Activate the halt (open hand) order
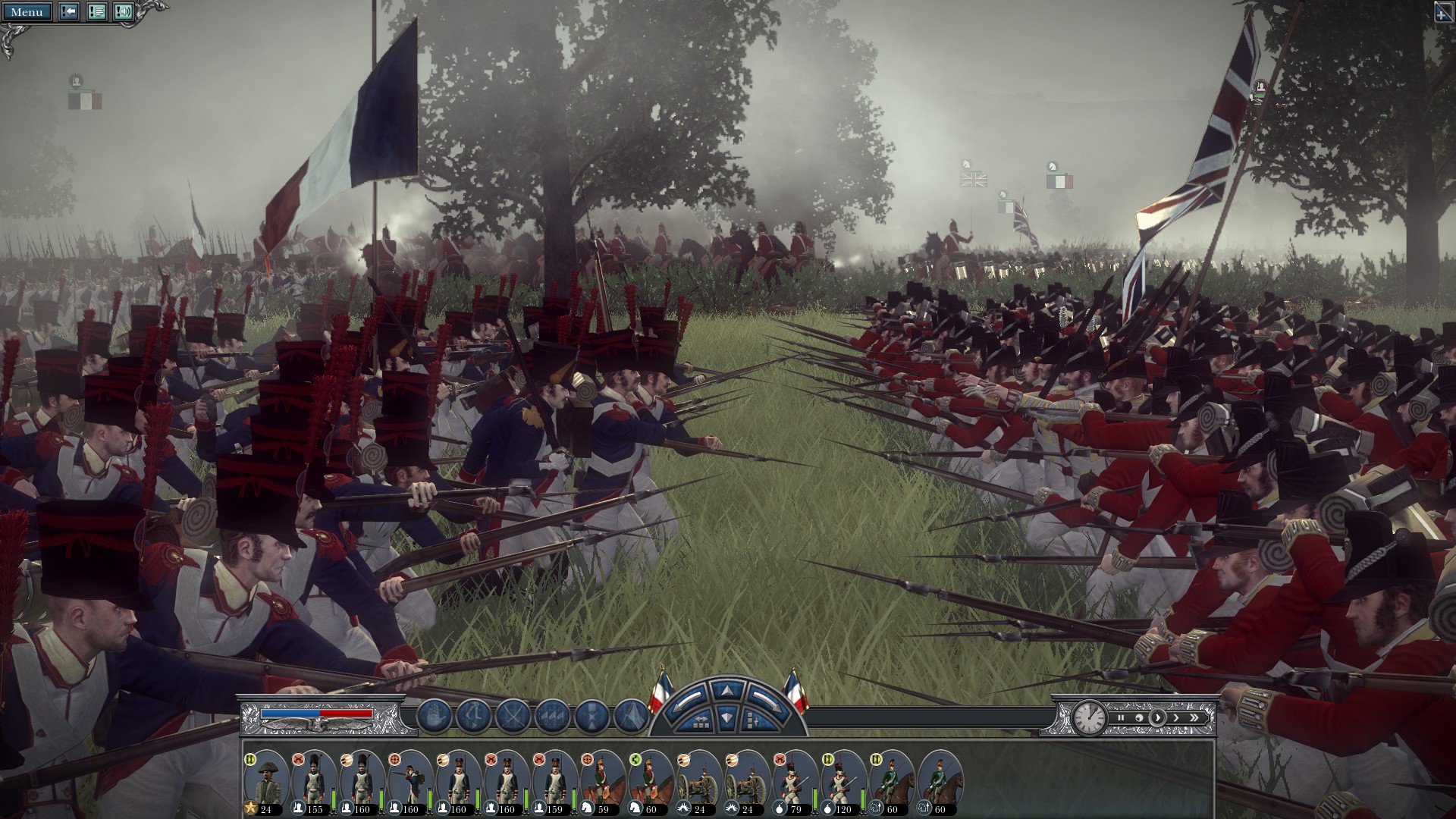 coord(435,716)
